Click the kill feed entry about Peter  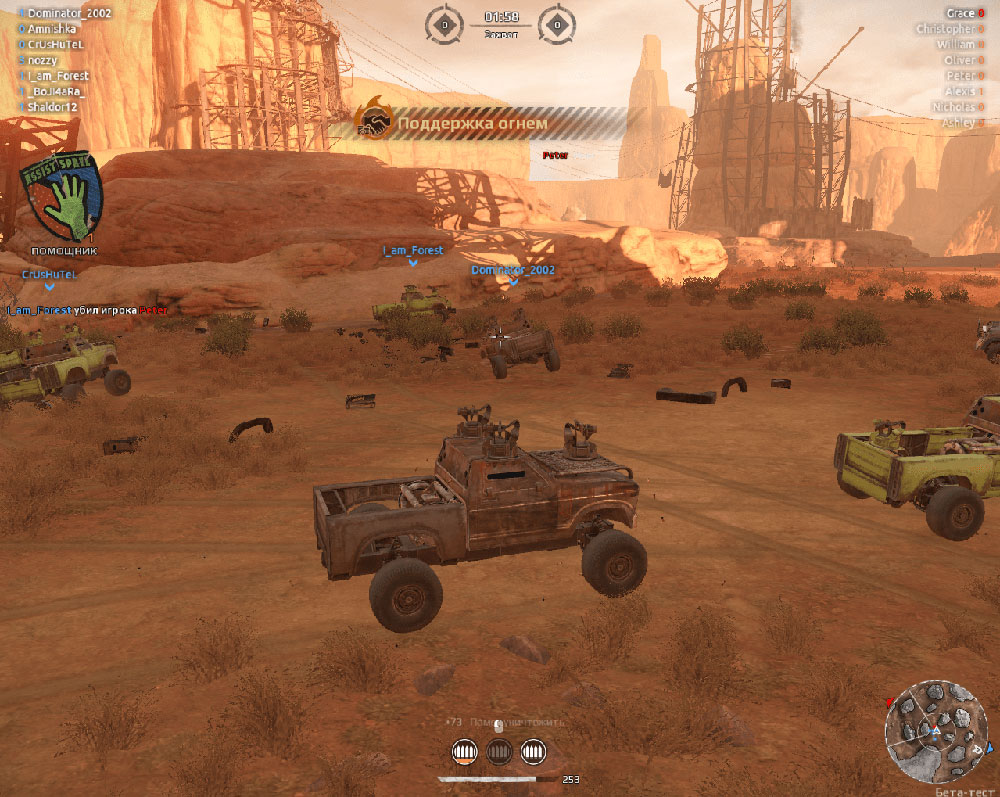click(x=88, y=310)
